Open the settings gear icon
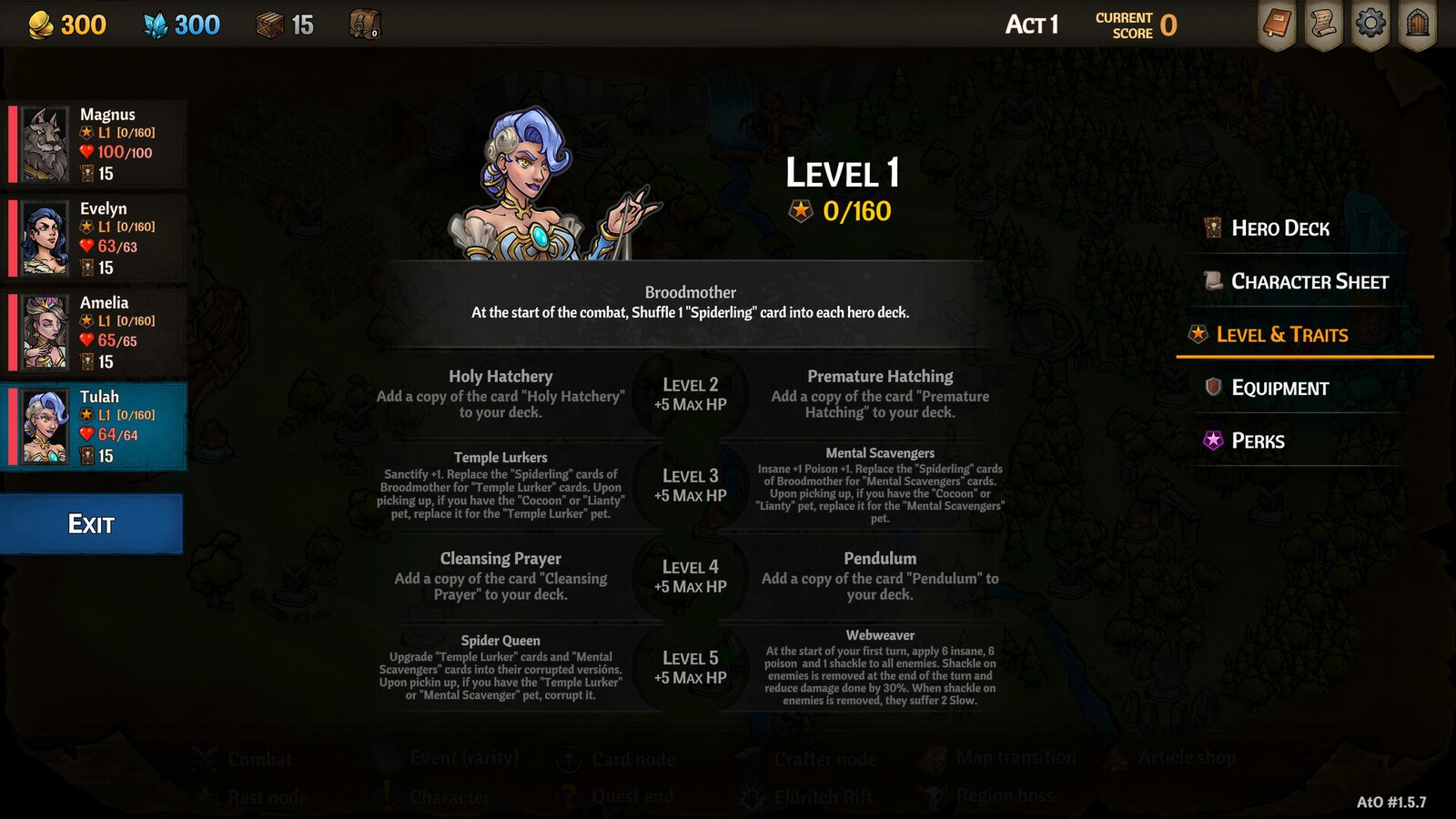This screenshot has width=1456, height=819. coord(1370,25)
